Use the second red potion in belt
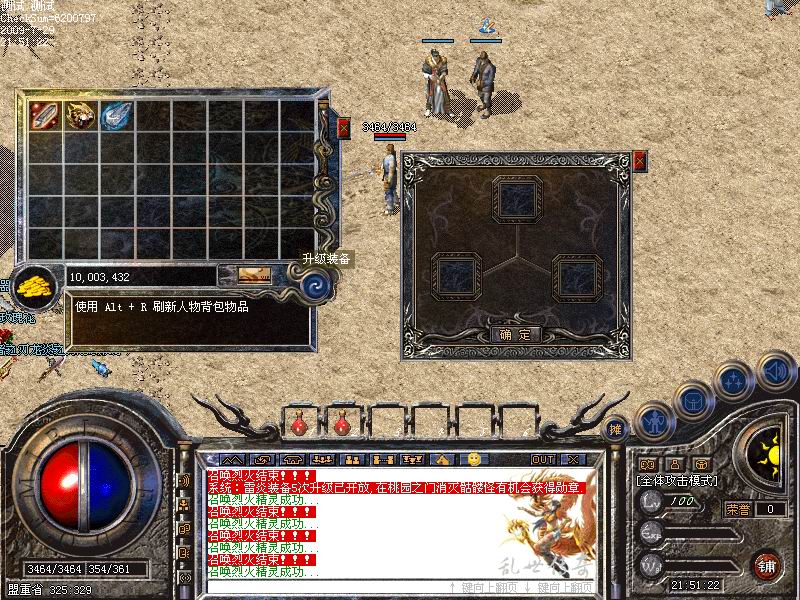This screenshot has width=800, height=600. pos(341,425)
